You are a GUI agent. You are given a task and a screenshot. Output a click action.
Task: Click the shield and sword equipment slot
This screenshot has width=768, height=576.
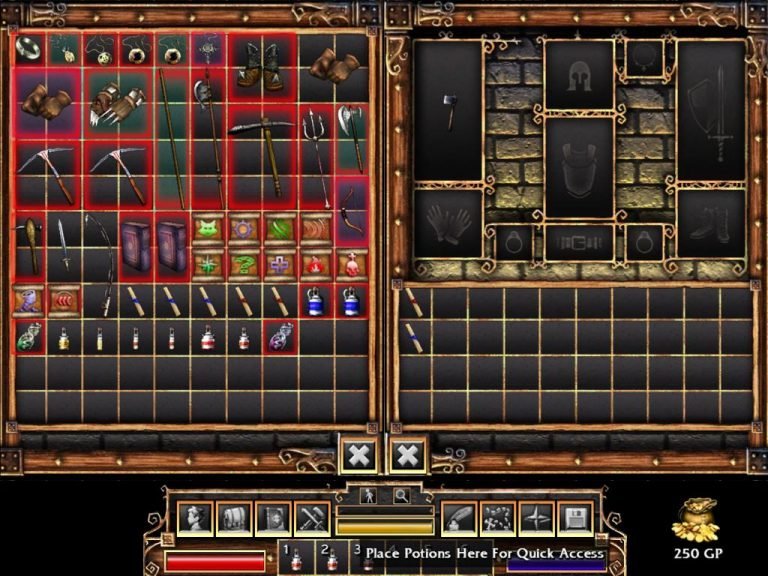[710, 110]
